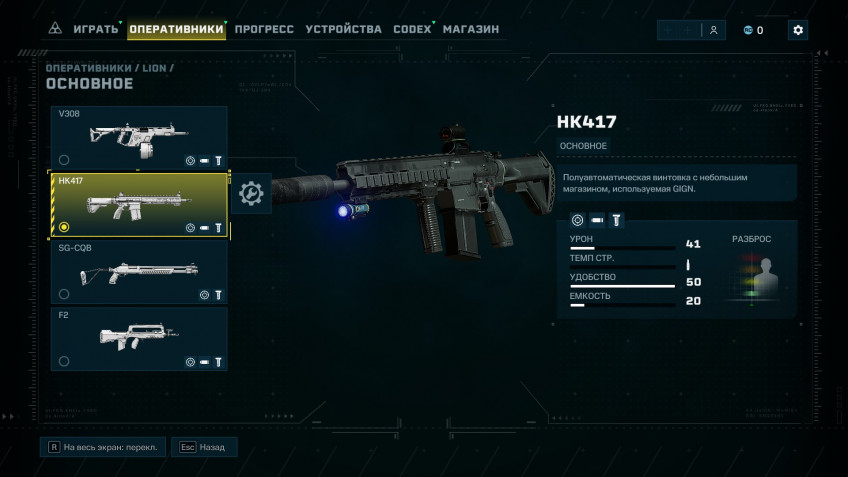The height and width of the screenshot is (477, 848).
Task: Go to the УСТРОЙСТВА tab
Action: [x=343, y=29]
